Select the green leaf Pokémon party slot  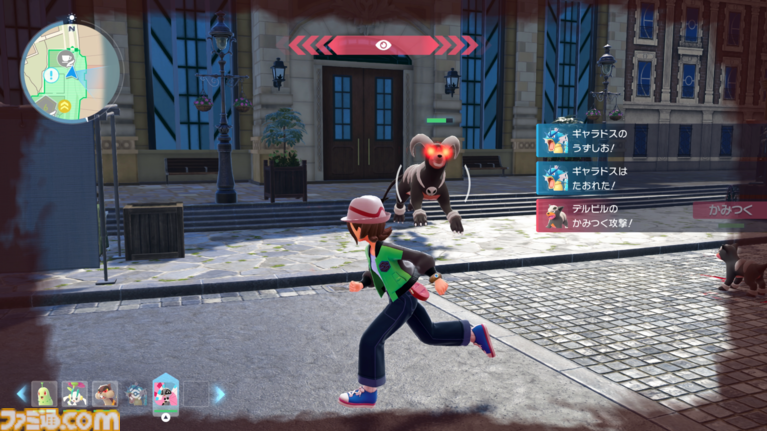[x=43, y=394]
